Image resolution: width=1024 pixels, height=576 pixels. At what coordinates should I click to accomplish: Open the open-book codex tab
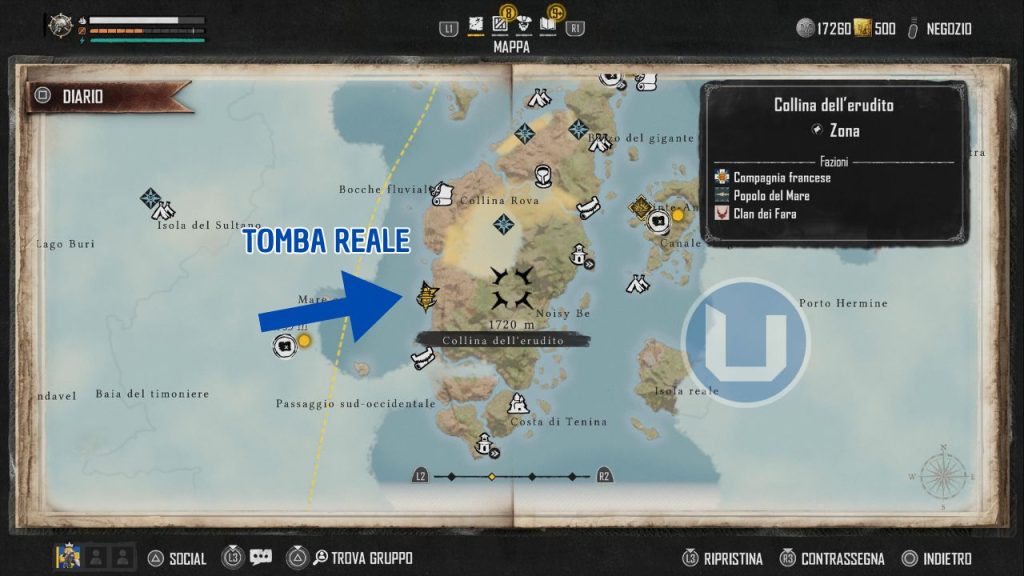click(548, 27)
